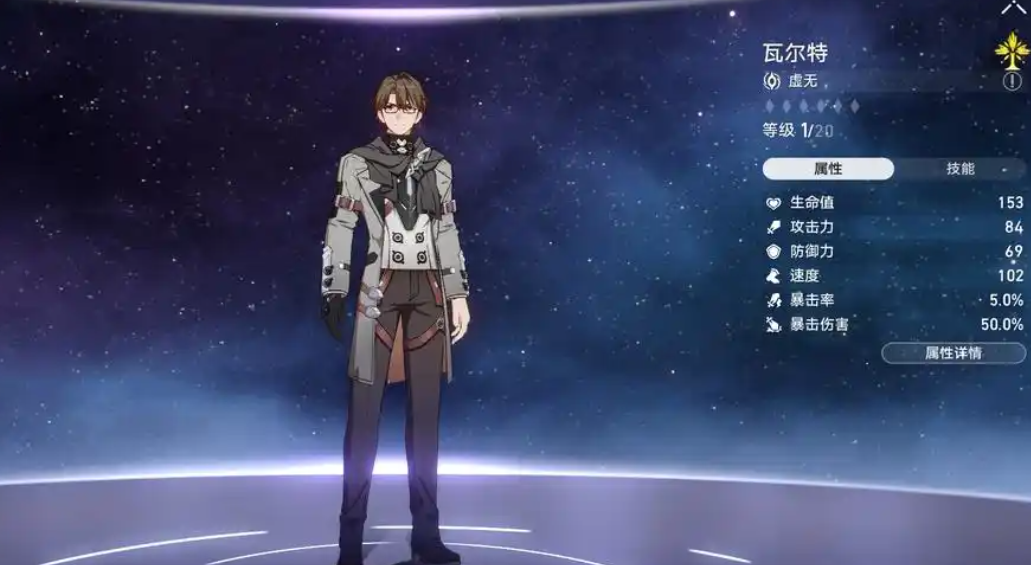Close the panel with the top-right X
Image resolution: width=1031 pixels, height=565 pixels.
coord(1015,8)
